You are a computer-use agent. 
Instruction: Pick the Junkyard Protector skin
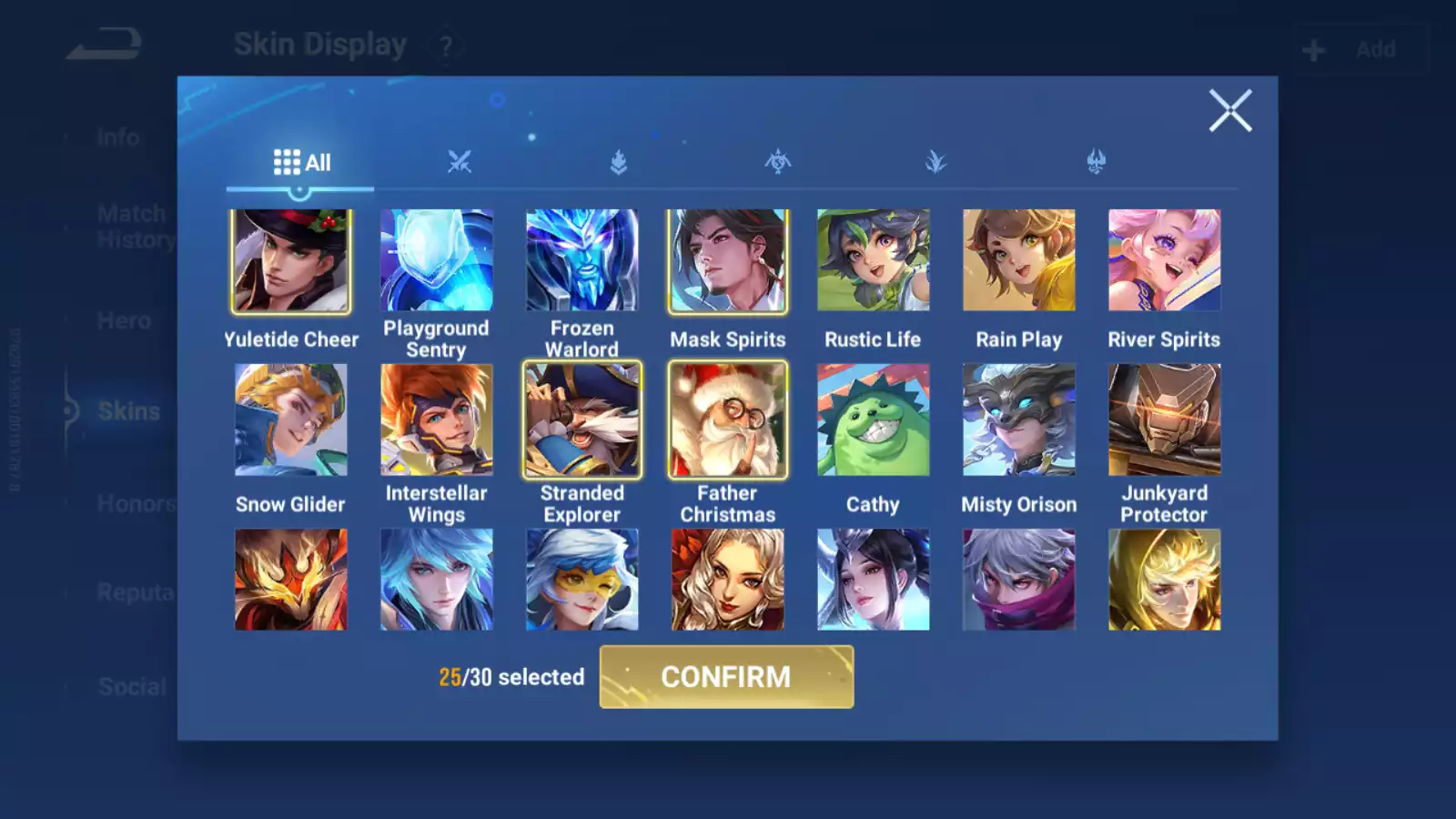click(1165, 420)
